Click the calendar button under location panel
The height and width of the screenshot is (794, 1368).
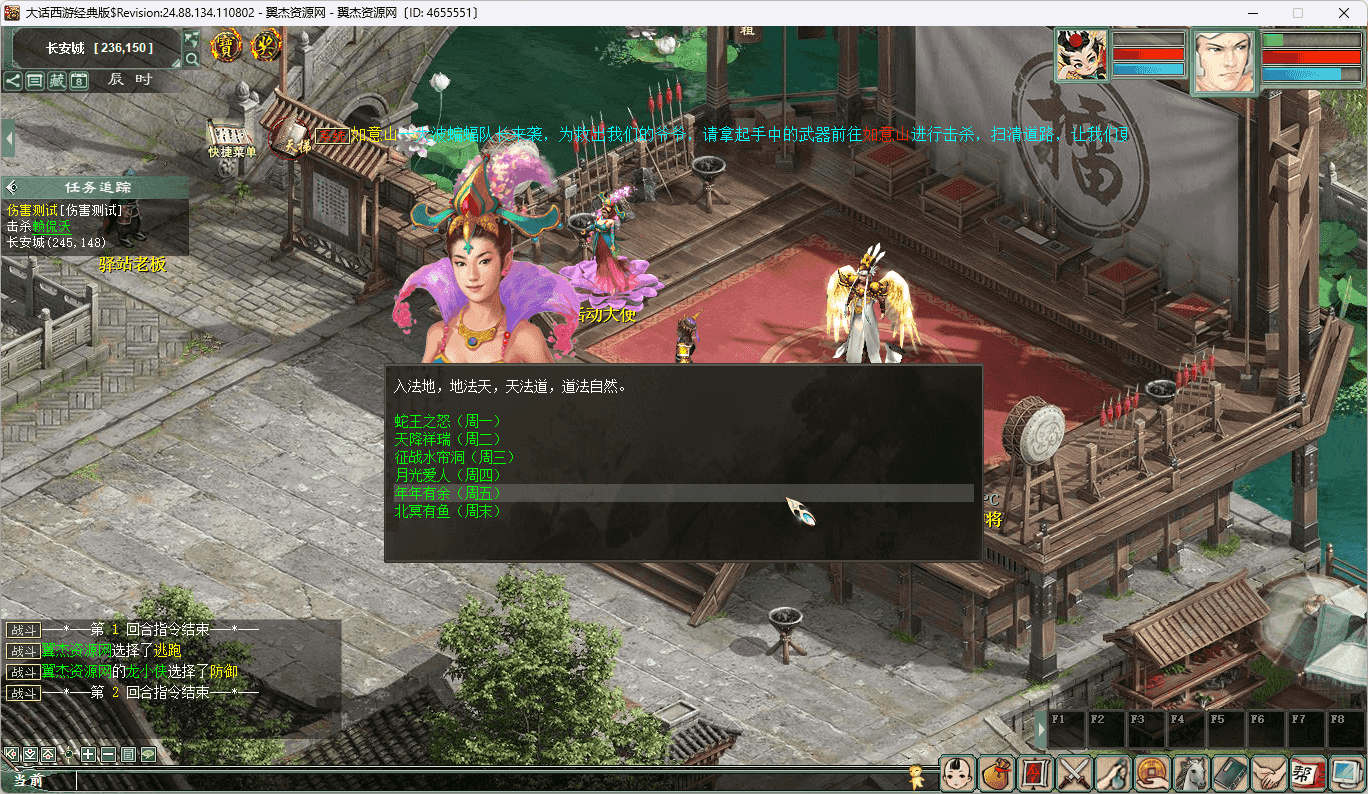[79, 81]
